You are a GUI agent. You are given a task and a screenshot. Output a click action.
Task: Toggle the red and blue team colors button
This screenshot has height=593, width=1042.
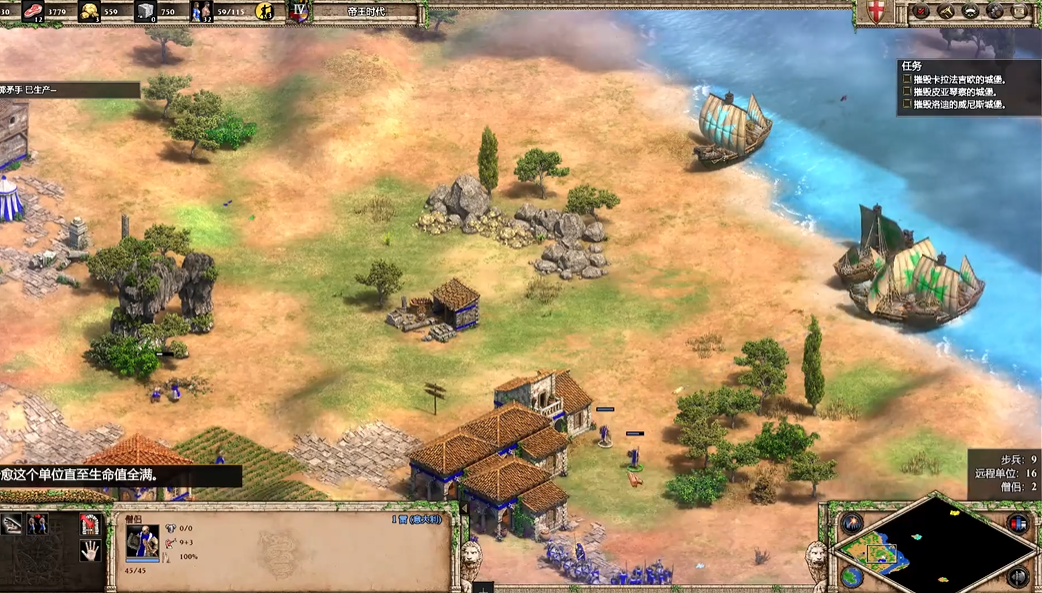tap(1018, 524)
